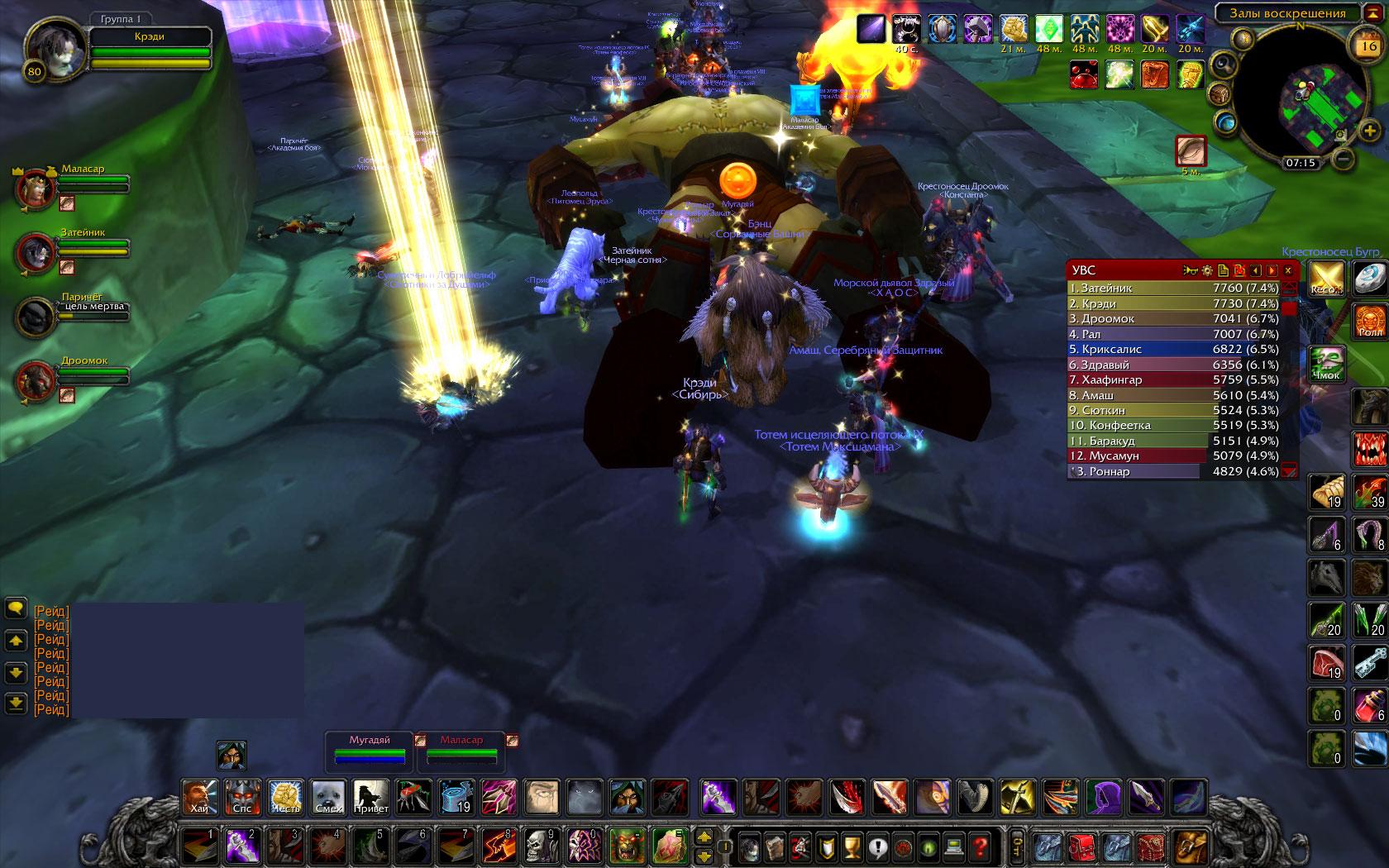Close the УВС damage meter window

(x=1287, y=270)
